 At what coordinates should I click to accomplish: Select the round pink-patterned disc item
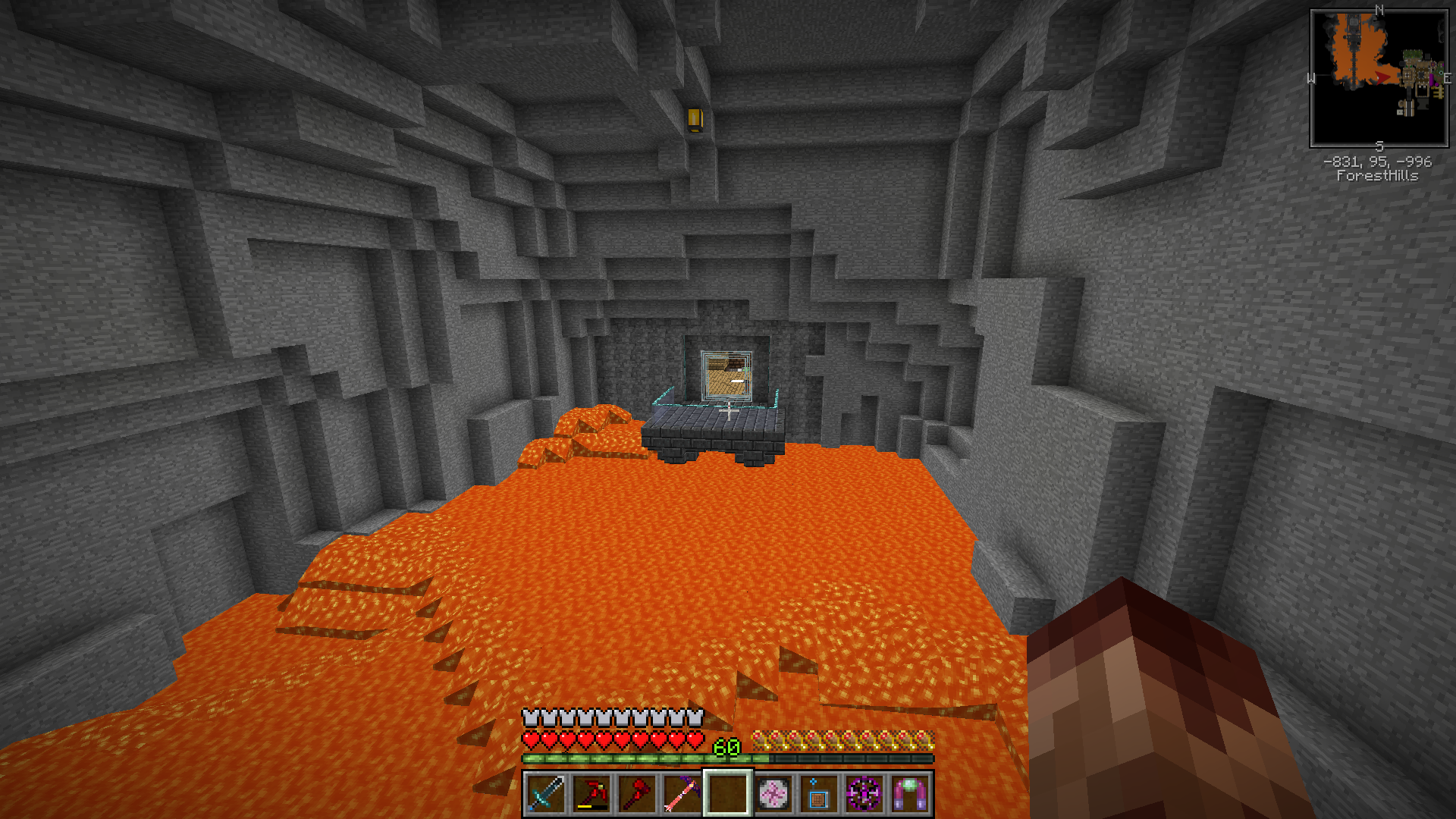pyautogui.click(x=773, y=794)
